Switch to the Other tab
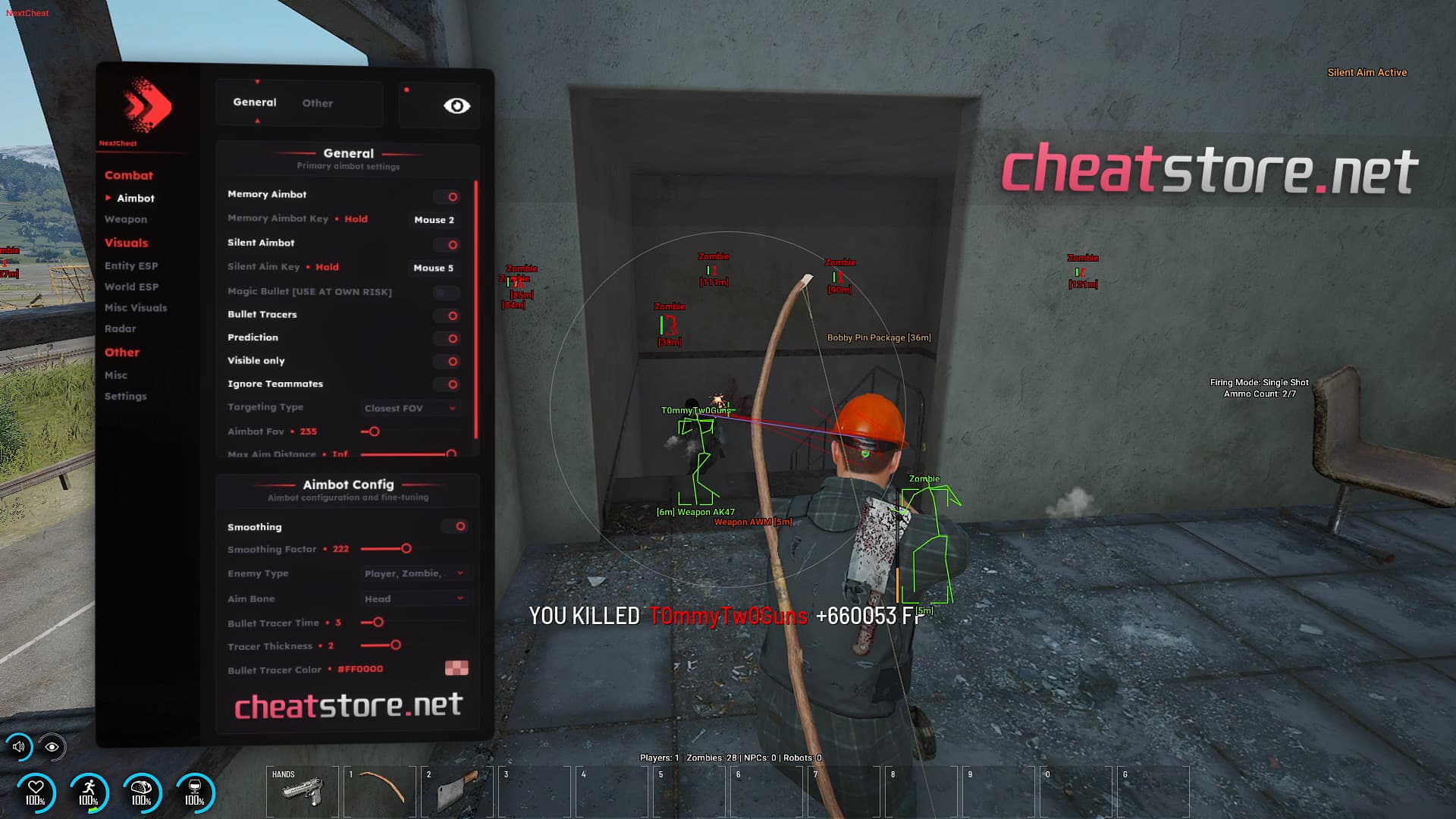 pos(317,103)
